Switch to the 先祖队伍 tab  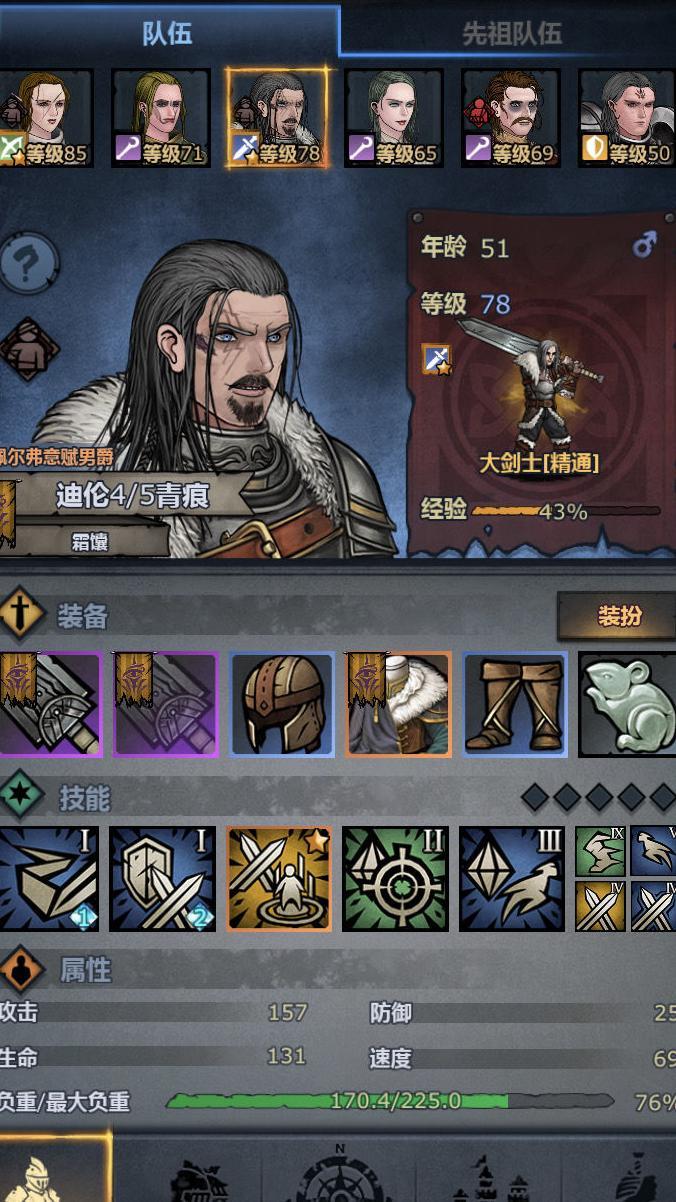pyautogui.click(x=510, y=32)
